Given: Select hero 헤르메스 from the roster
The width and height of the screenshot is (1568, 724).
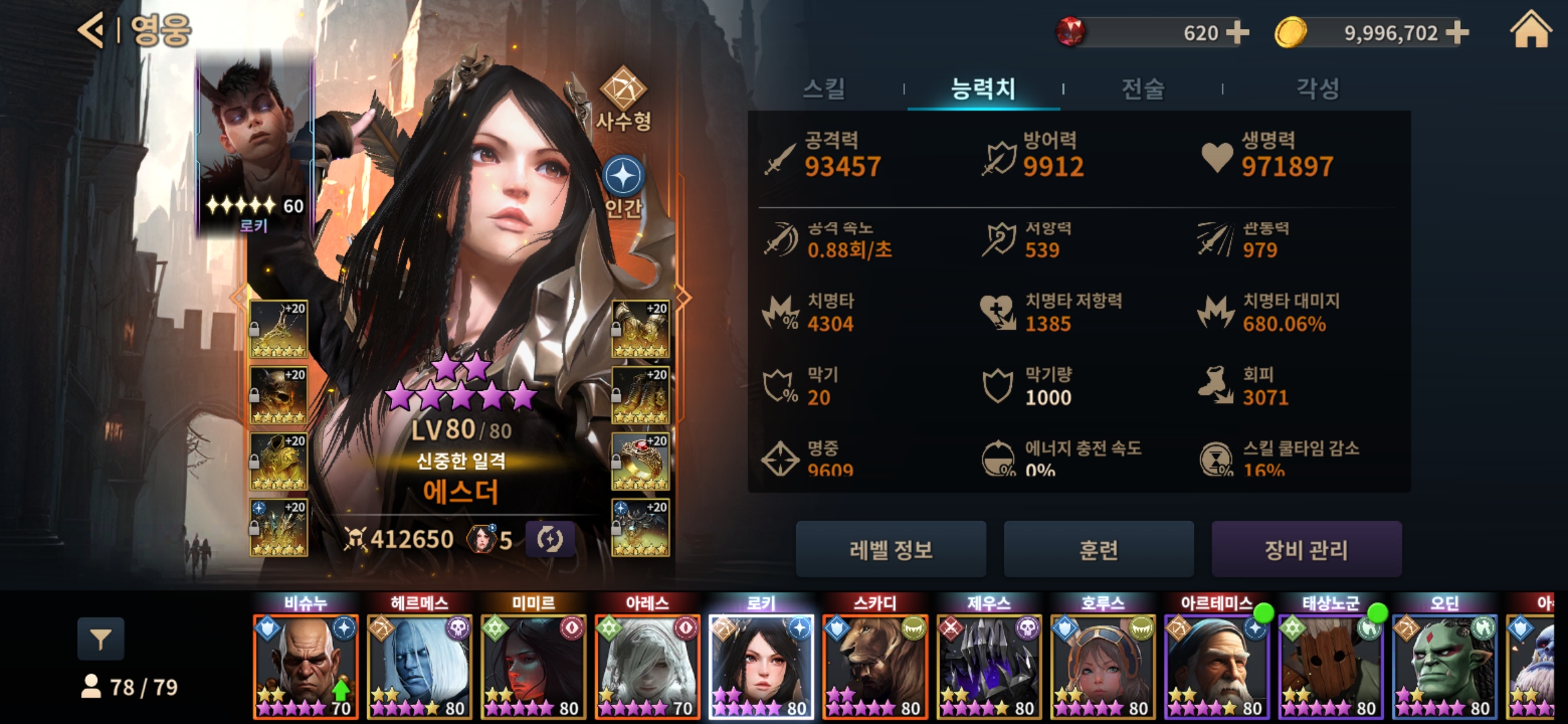Looking at the screenshot, I should click(419, 665).
